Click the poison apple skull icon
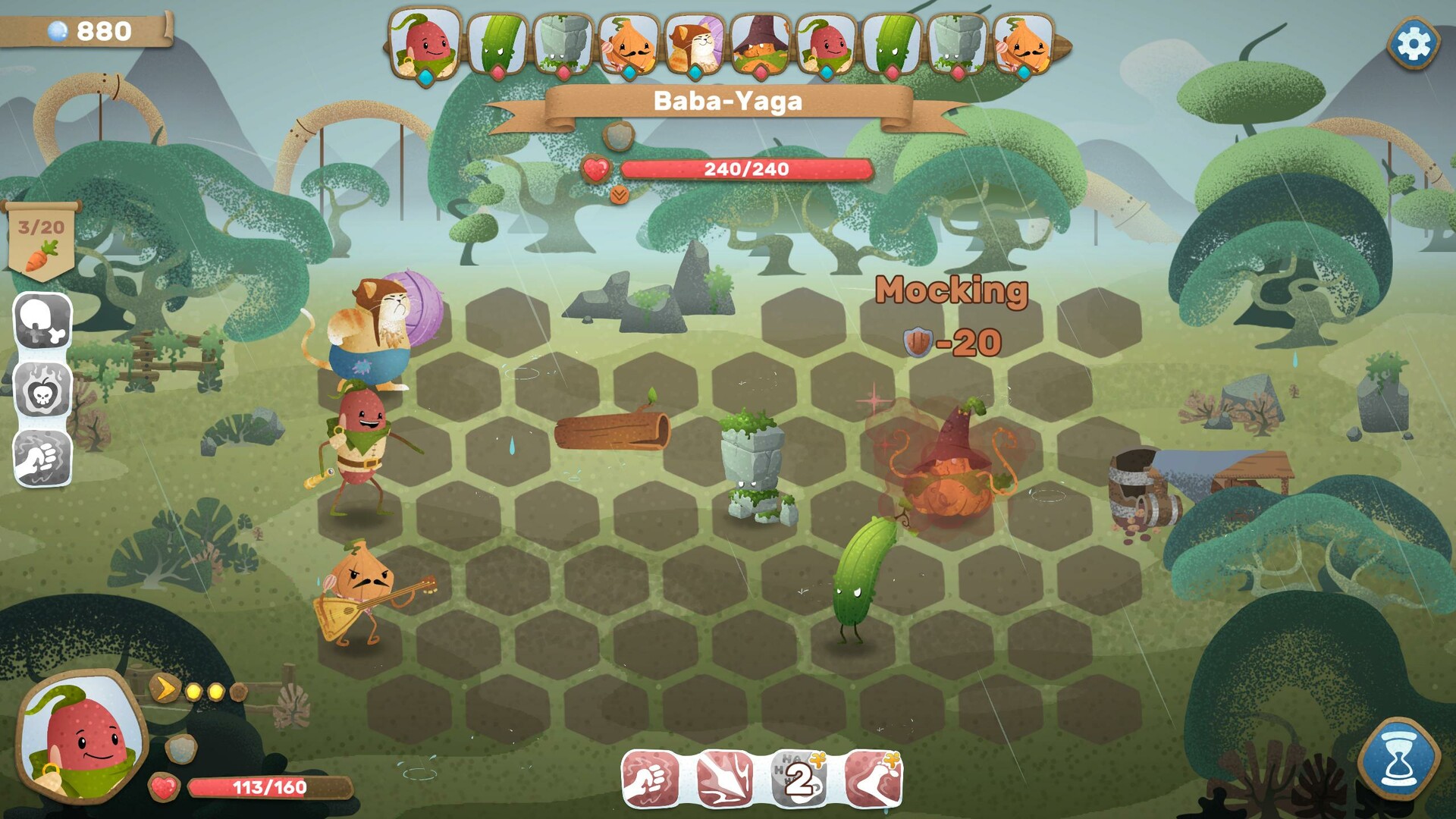 pos(42,390)
